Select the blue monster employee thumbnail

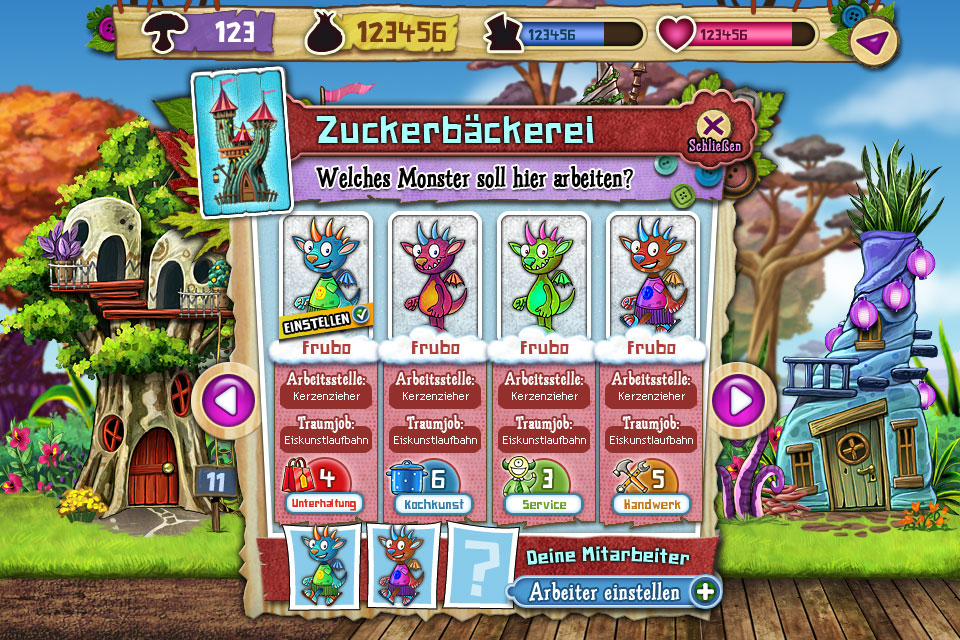323,567
